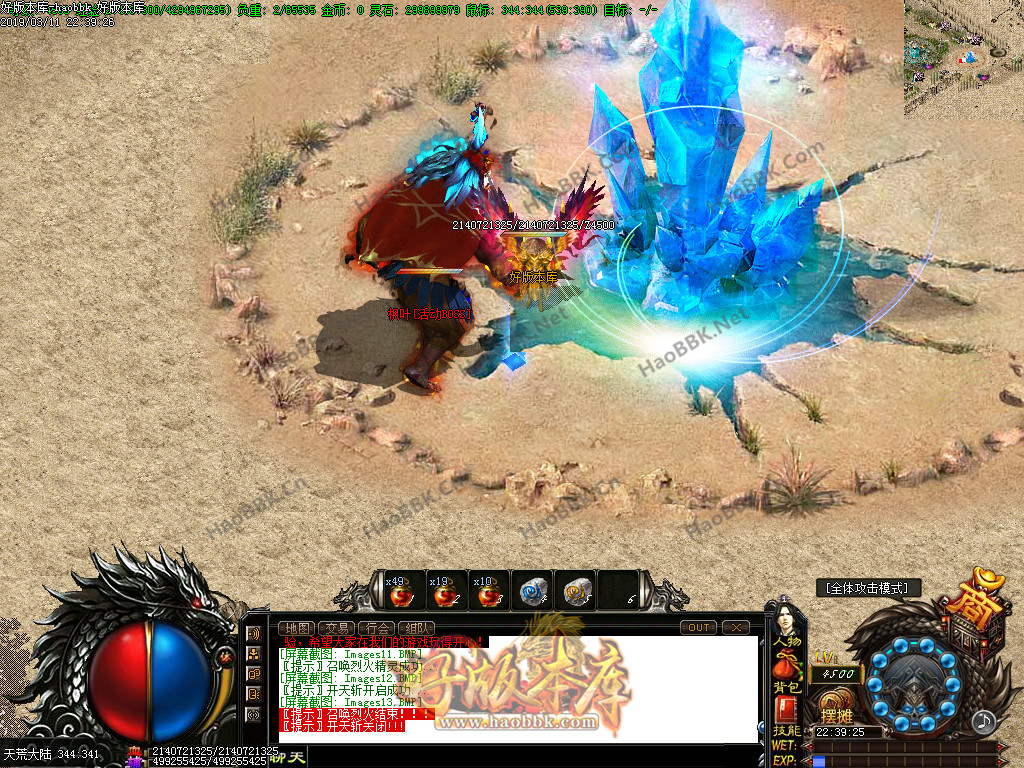Open the 行会 (Guild) panel
The height and width of the screenshot is (768, 1024).
click(375, 628)
